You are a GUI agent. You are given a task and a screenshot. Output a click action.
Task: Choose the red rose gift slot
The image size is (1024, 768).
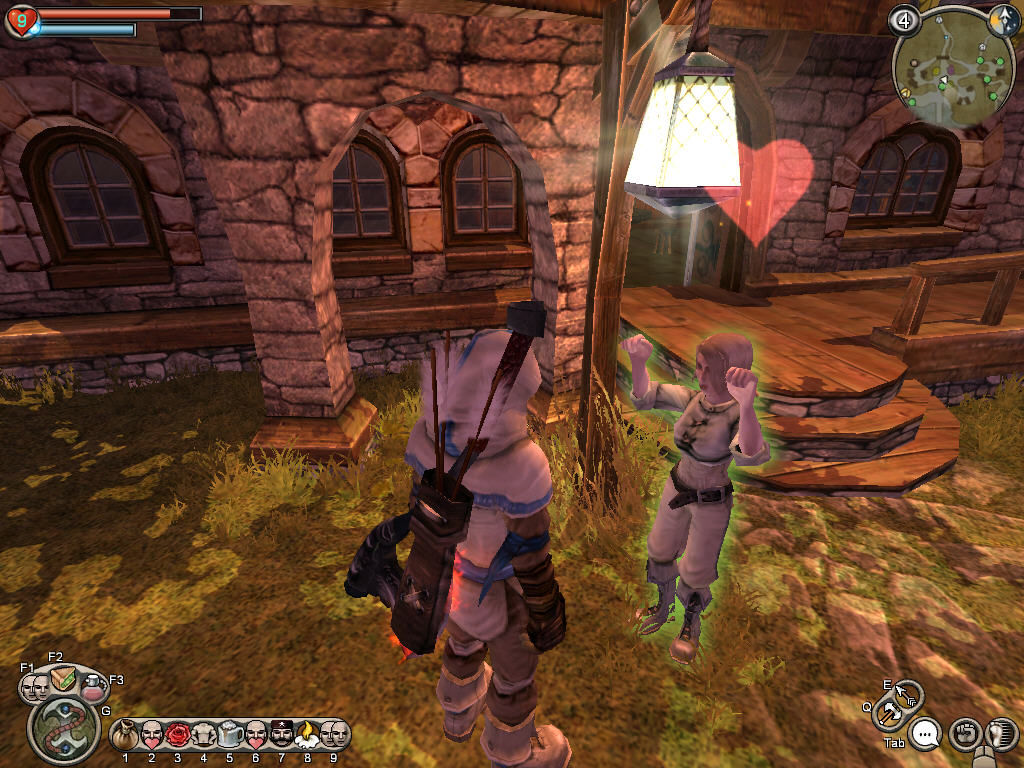[177, 735]
